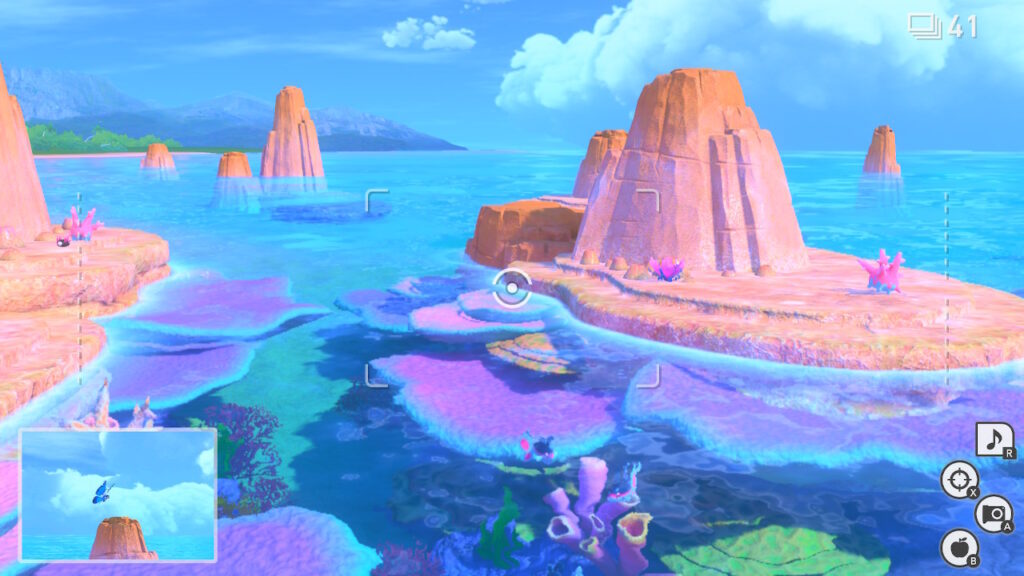This screenshot has height=576, width=1024.
Task: Play the melody with the music note icon
Action: click(994, 440)
